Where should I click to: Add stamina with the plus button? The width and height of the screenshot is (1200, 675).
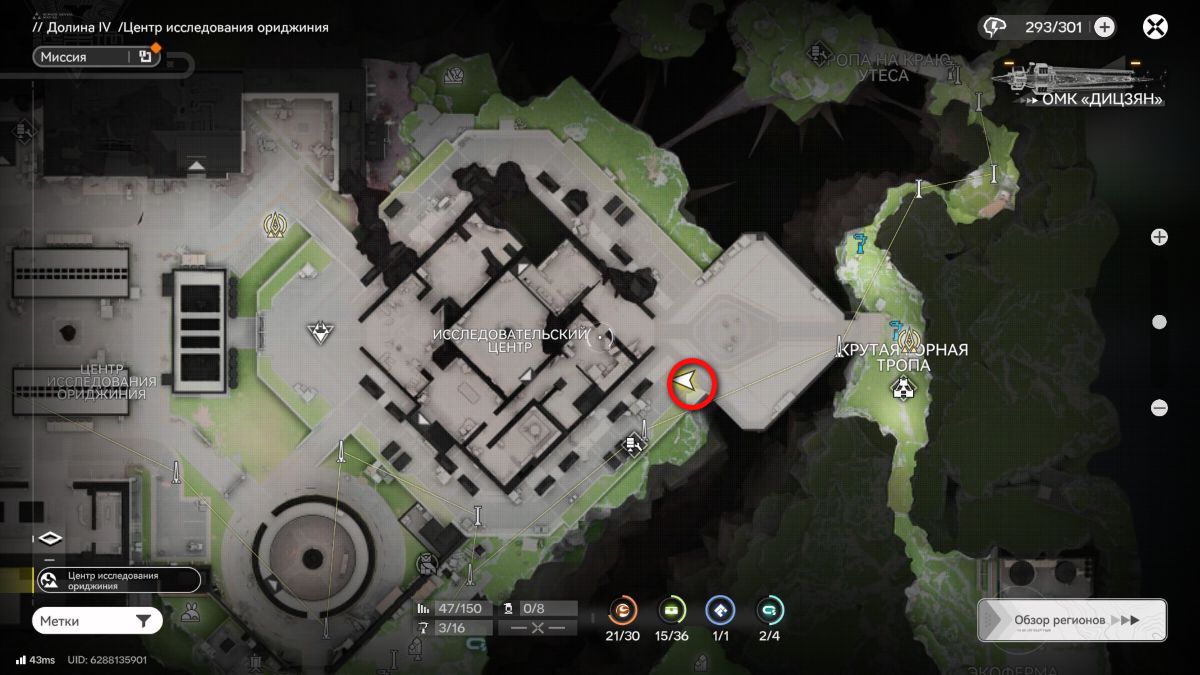click(x=1104, y=27)
